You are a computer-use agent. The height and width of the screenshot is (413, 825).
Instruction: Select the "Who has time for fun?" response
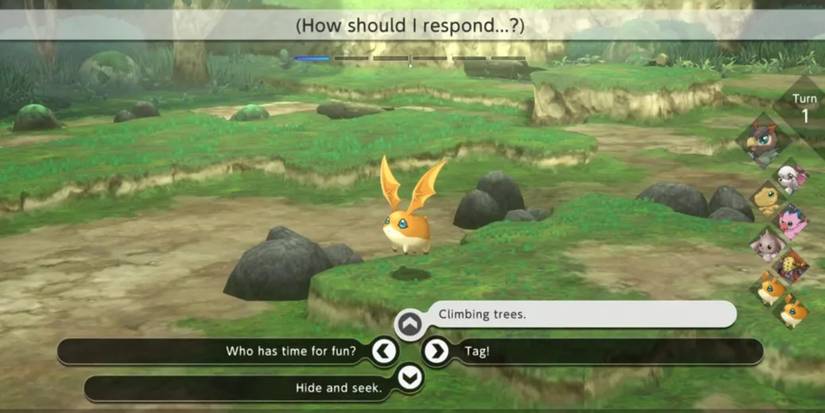coord(291,351)
